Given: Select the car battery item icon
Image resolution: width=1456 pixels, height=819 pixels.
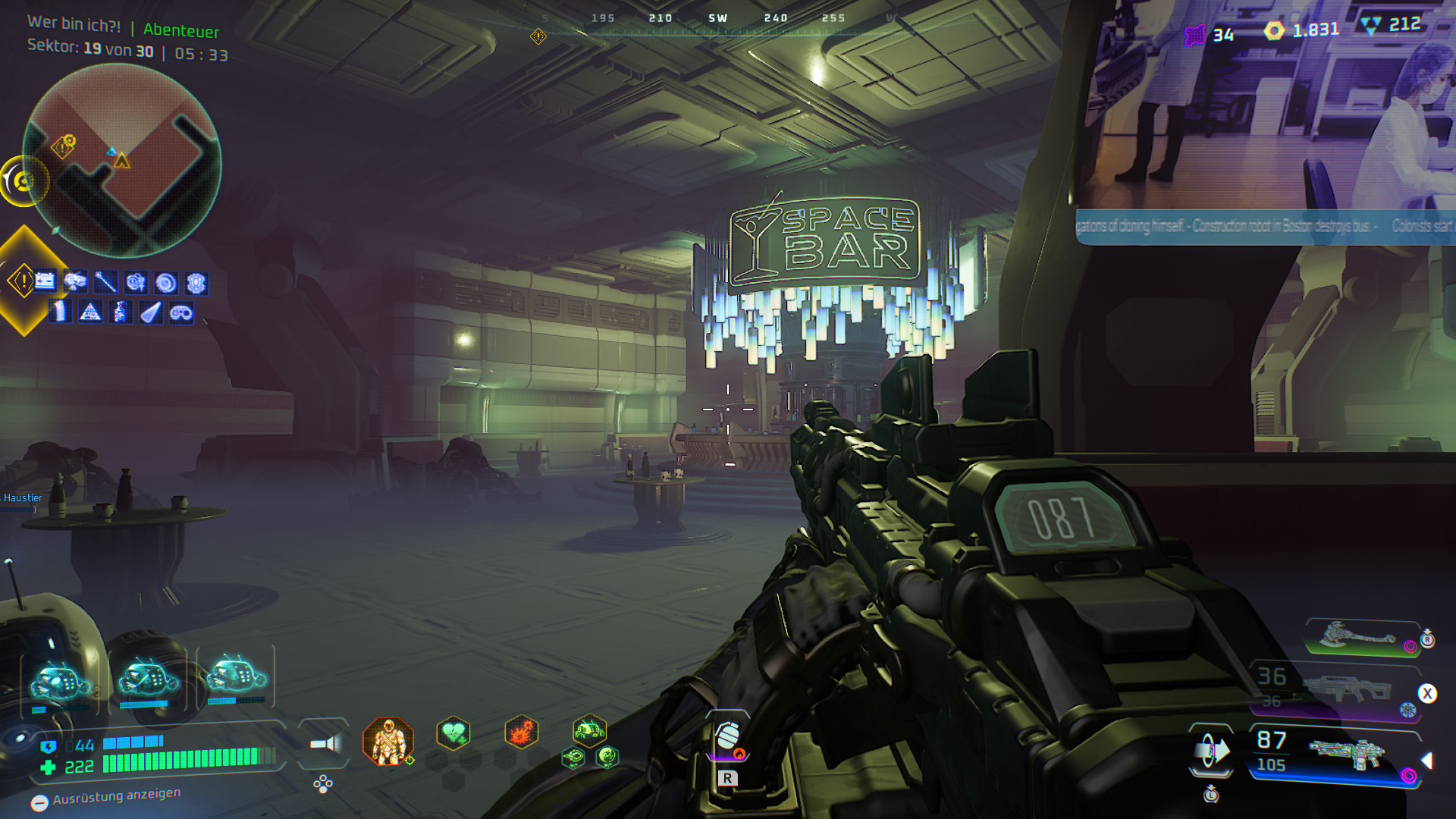Looking at the screenshot, I should point(45,281).
